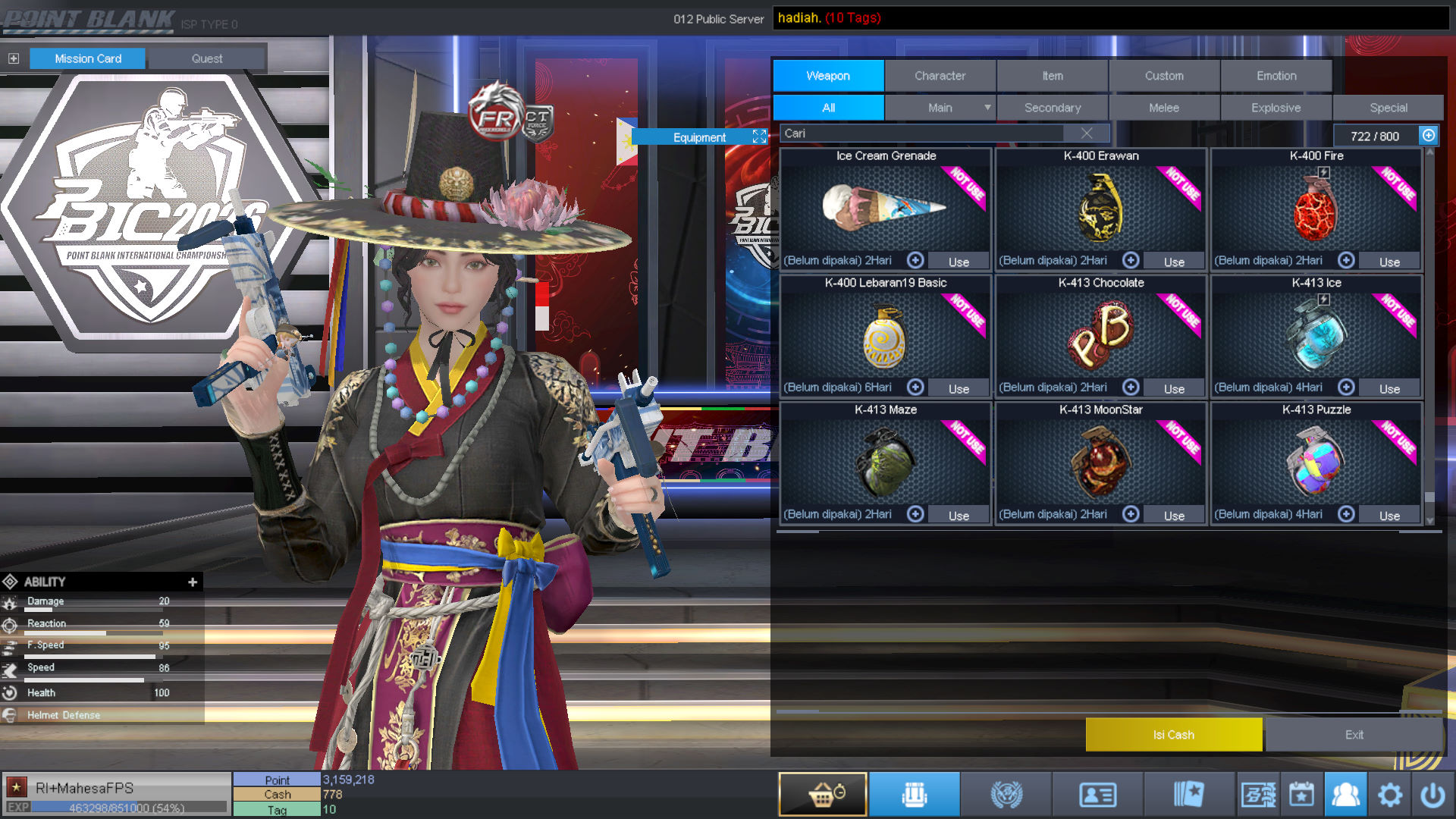
Task: Open settings via the gear icon
Action: pos(1389,795)
